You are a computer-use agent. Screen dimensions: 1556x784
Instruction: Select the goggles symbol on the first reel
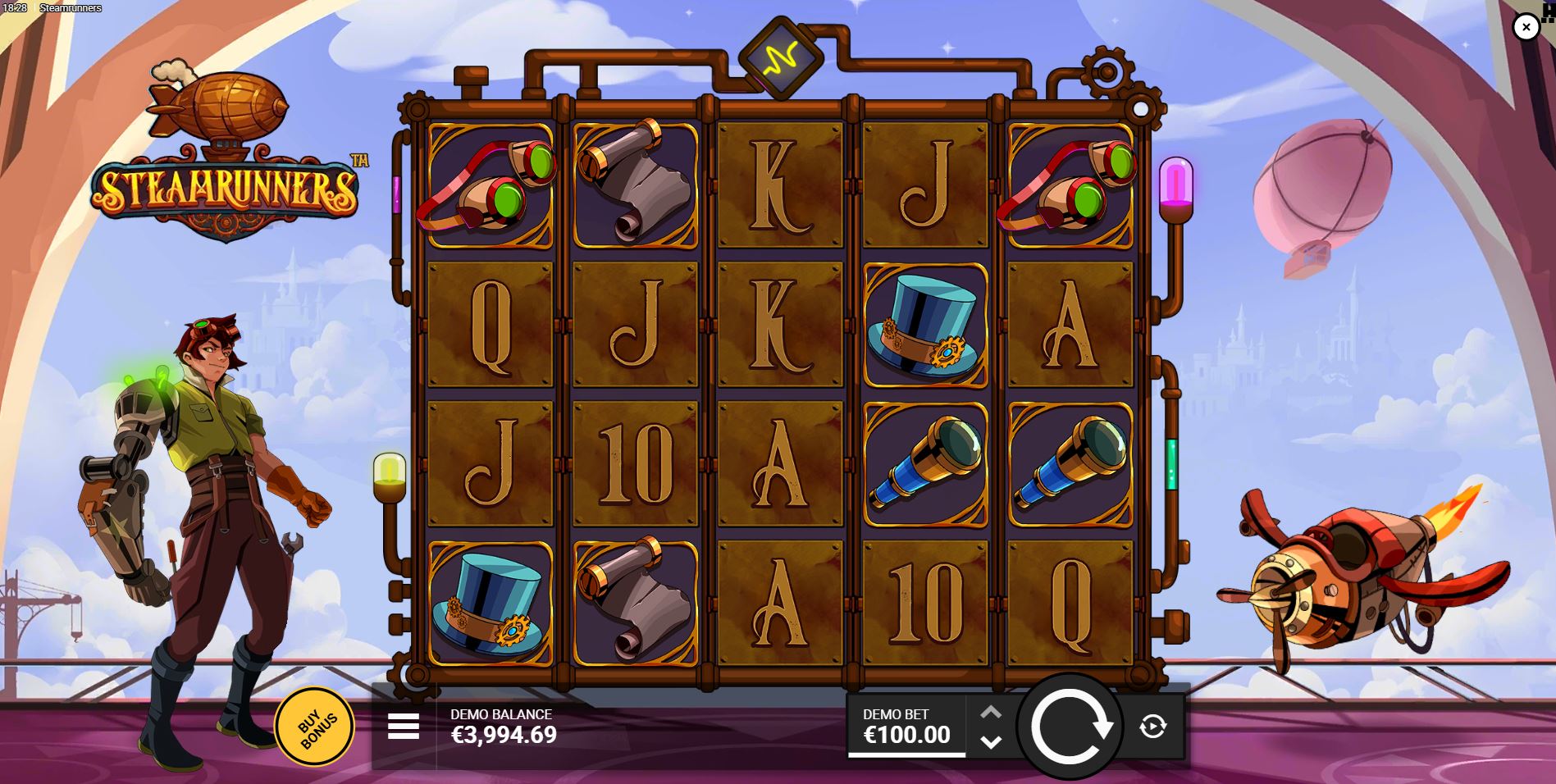(x=486, y=185)
